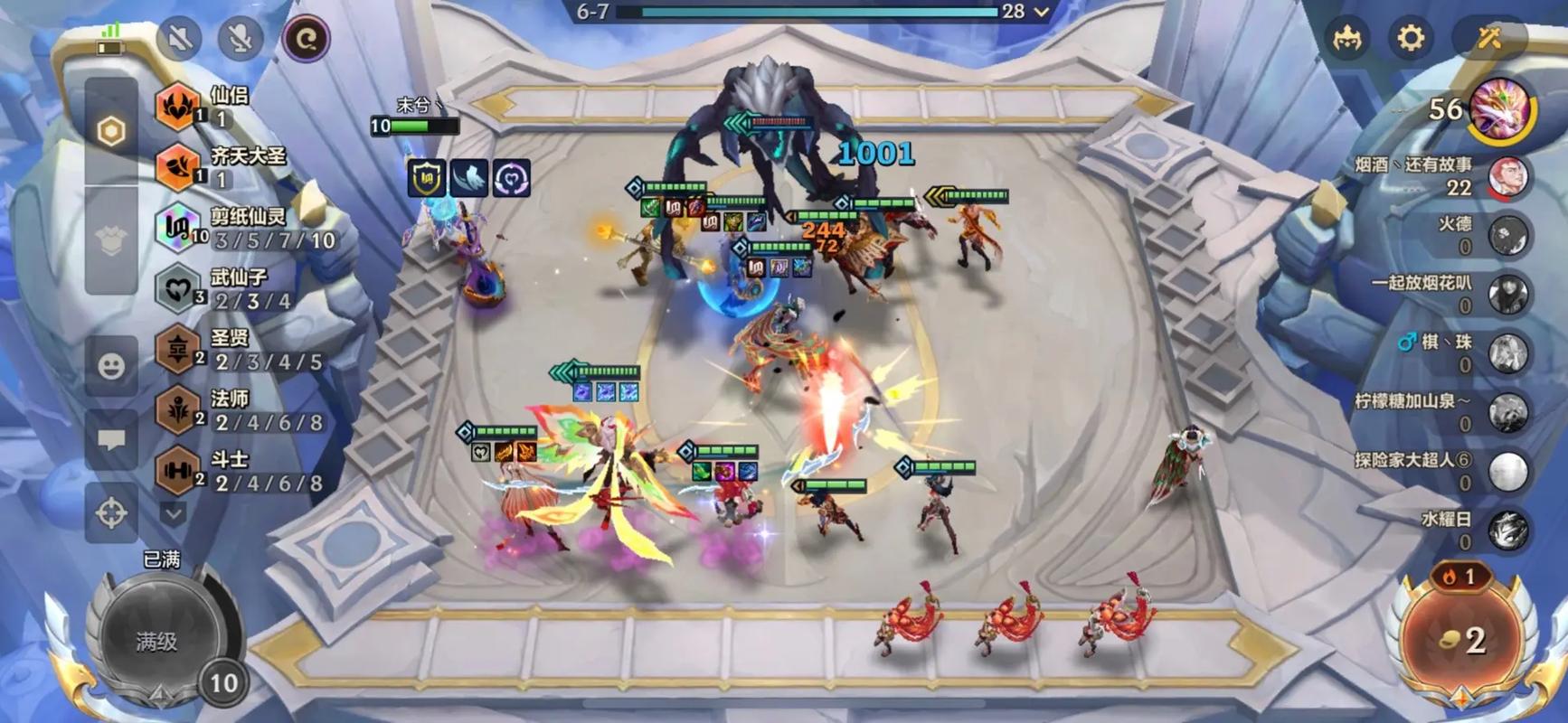Open the crossed tools icon panel
This screenshot has width=1568, height=723.
(x=1488, y=38)
